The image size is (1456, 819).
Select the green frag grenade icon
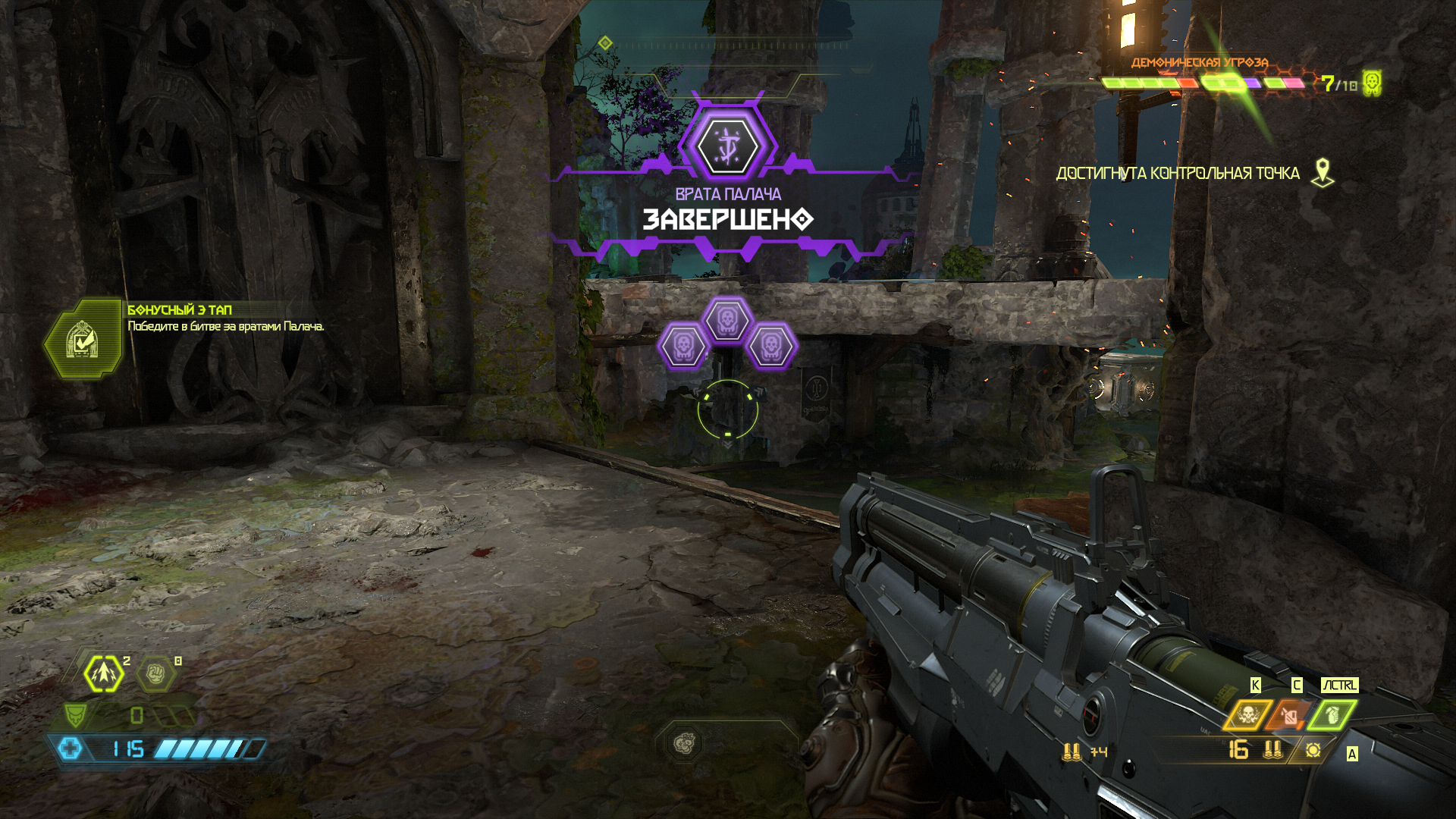click(1332, 714)
